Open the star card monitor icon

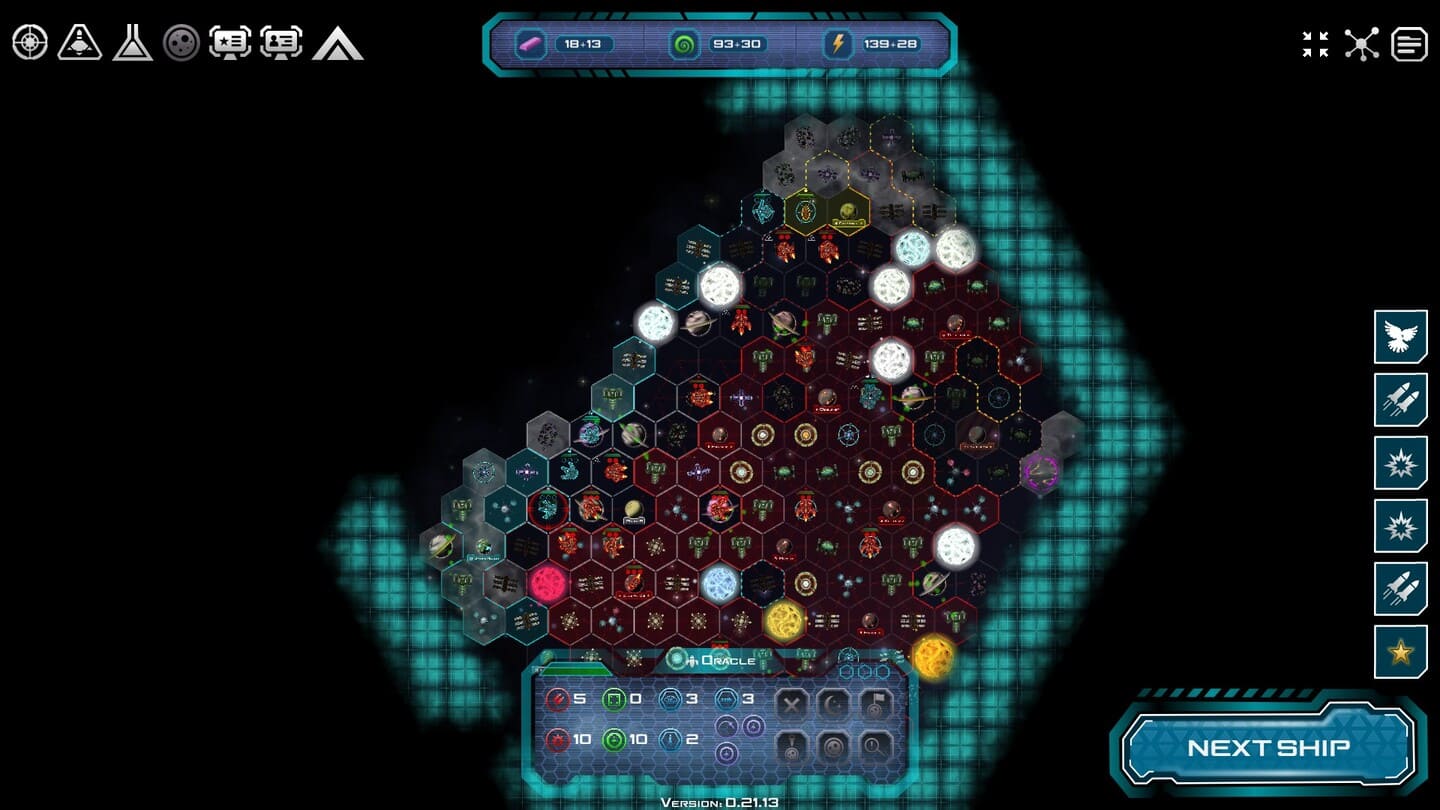230,42
